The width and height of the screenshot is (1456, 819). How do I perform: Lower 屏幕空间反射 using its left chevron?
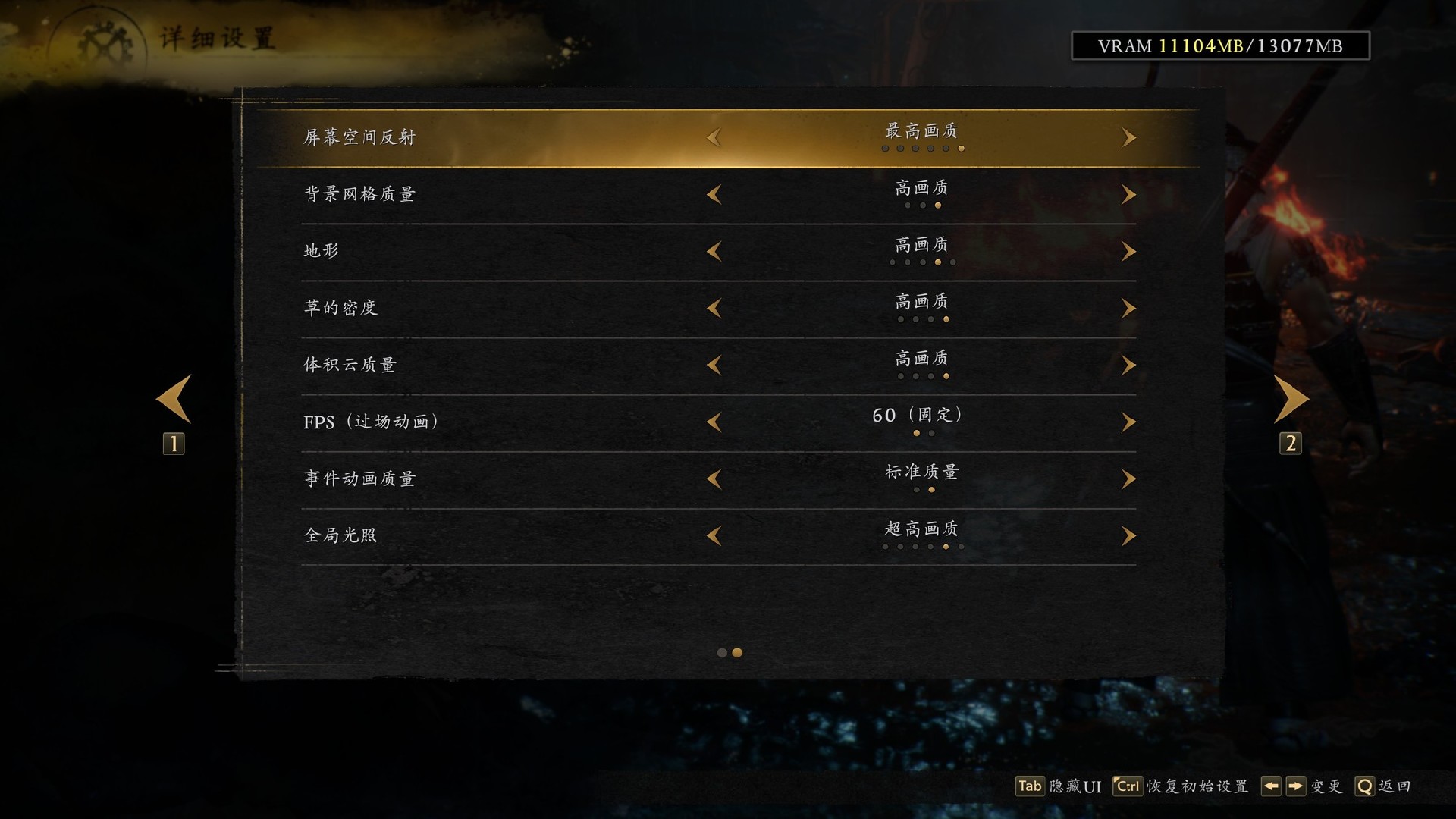click(714, 137)
